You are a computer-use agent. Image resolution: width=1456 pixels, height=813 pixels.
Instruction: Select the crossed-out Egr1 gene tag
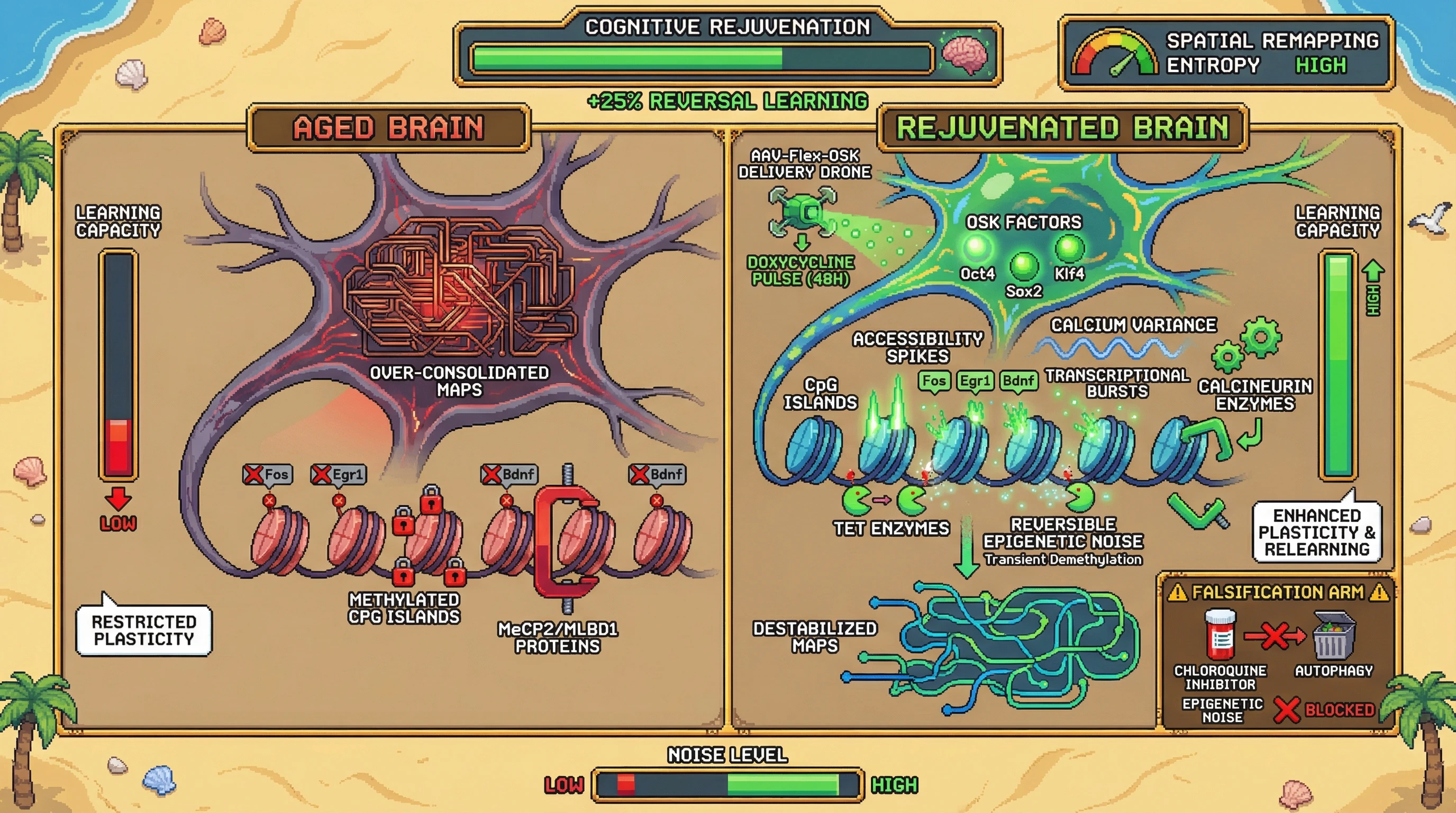(x=339, y=474)
